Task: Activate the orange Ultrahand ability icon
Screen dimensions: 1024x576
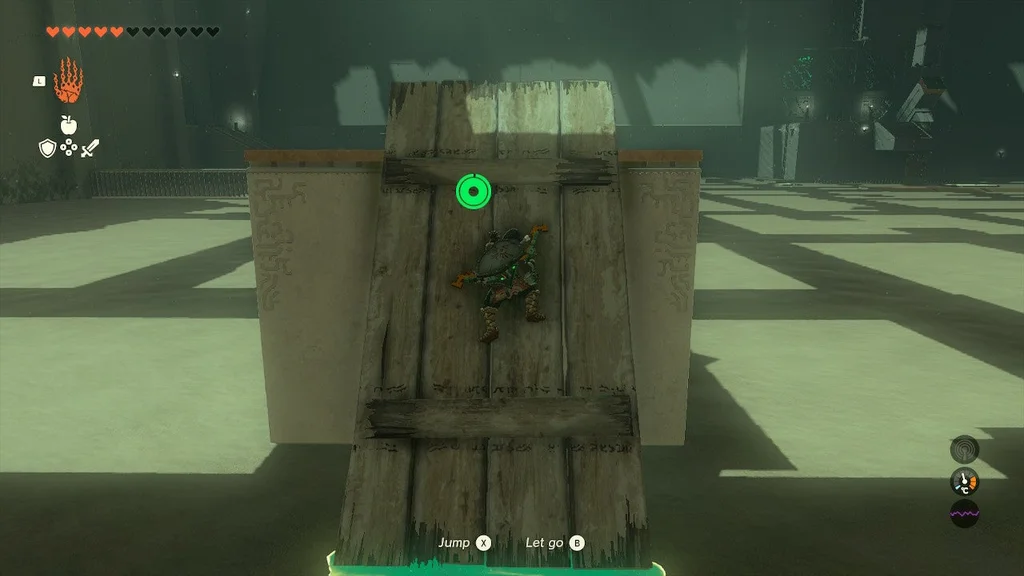Action: click(x=68, y=81)
